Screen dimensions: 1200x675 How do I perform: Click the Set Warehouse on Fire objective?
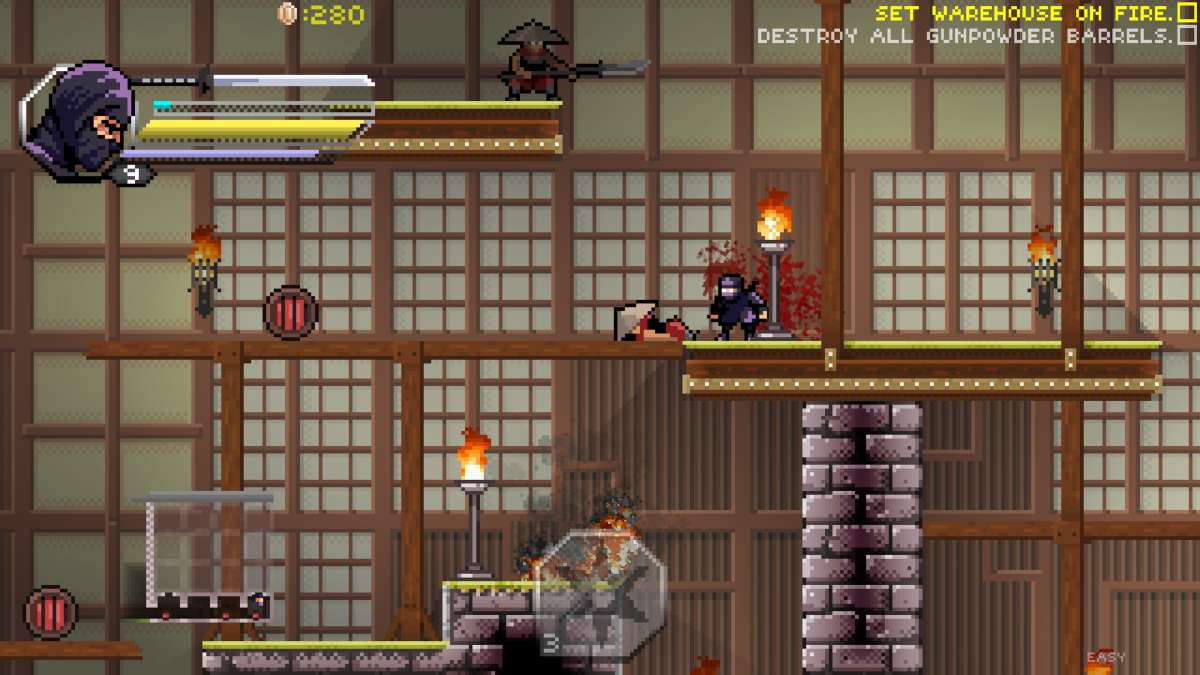click(1024, 14)
